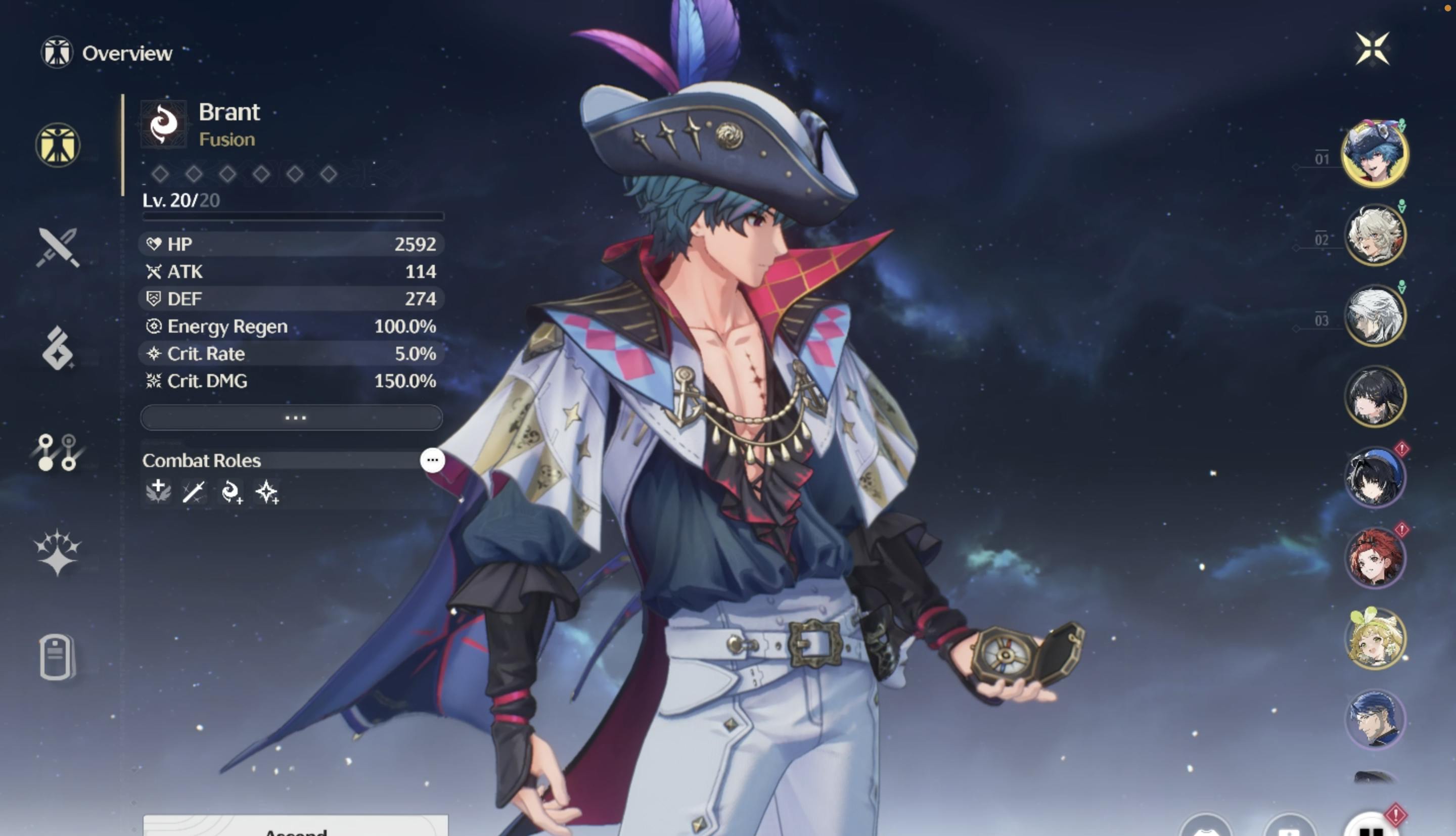Click the Ascend button
This screenshot has width=1456, height=836.
click(295, 827)
